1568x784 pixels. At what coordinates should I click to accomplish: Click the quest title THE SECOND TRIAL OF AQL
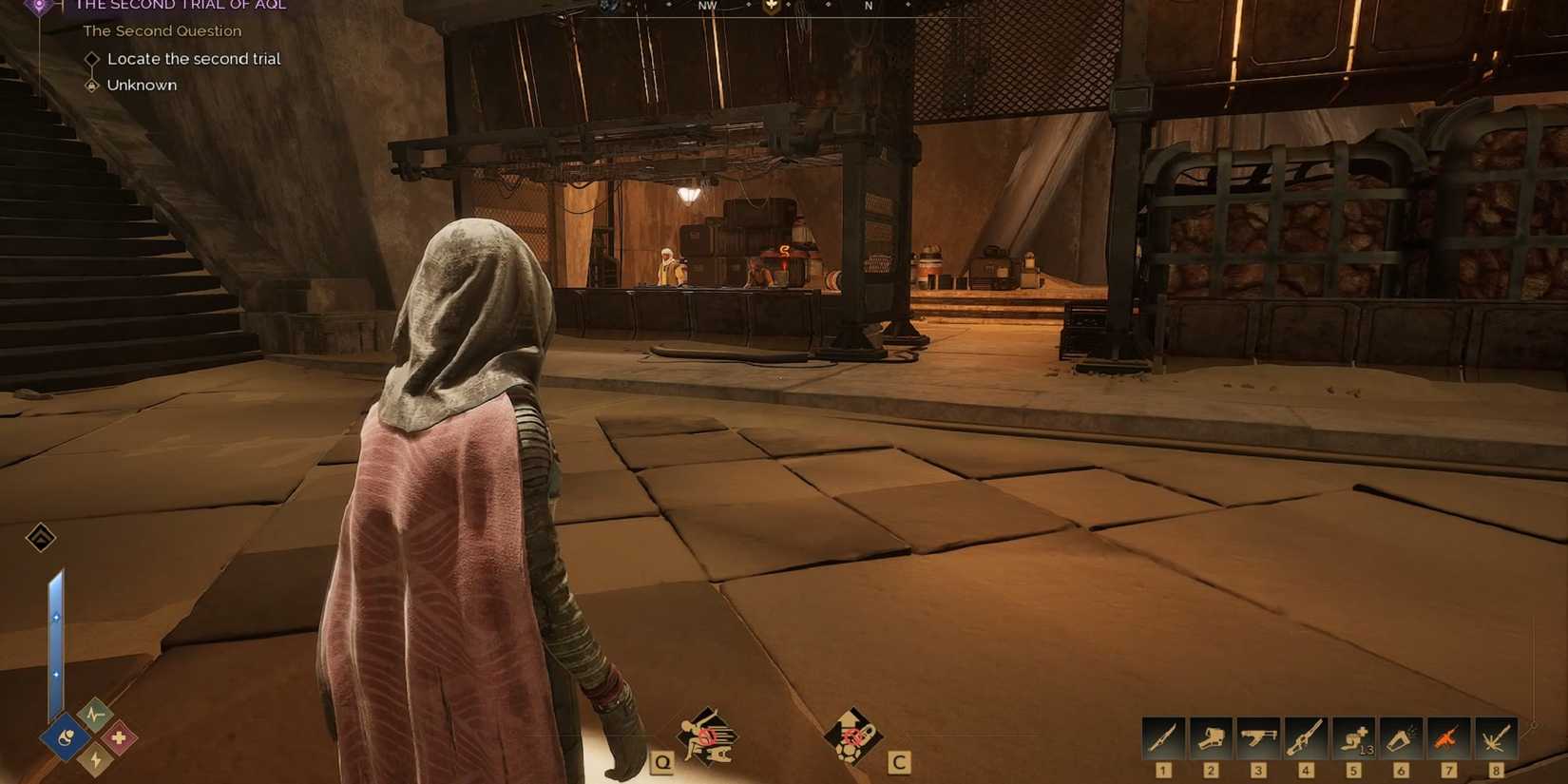[181, 6]
